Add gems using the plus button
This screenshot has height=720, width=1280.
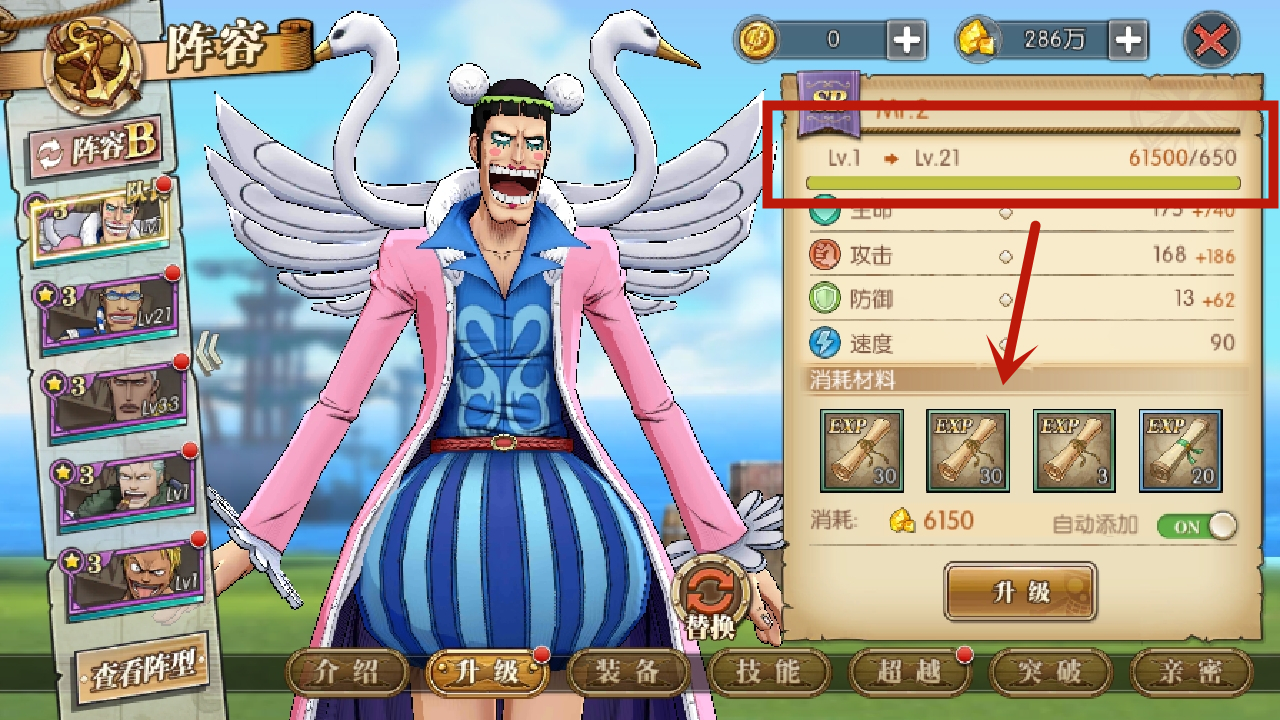tap(1128, 40)
